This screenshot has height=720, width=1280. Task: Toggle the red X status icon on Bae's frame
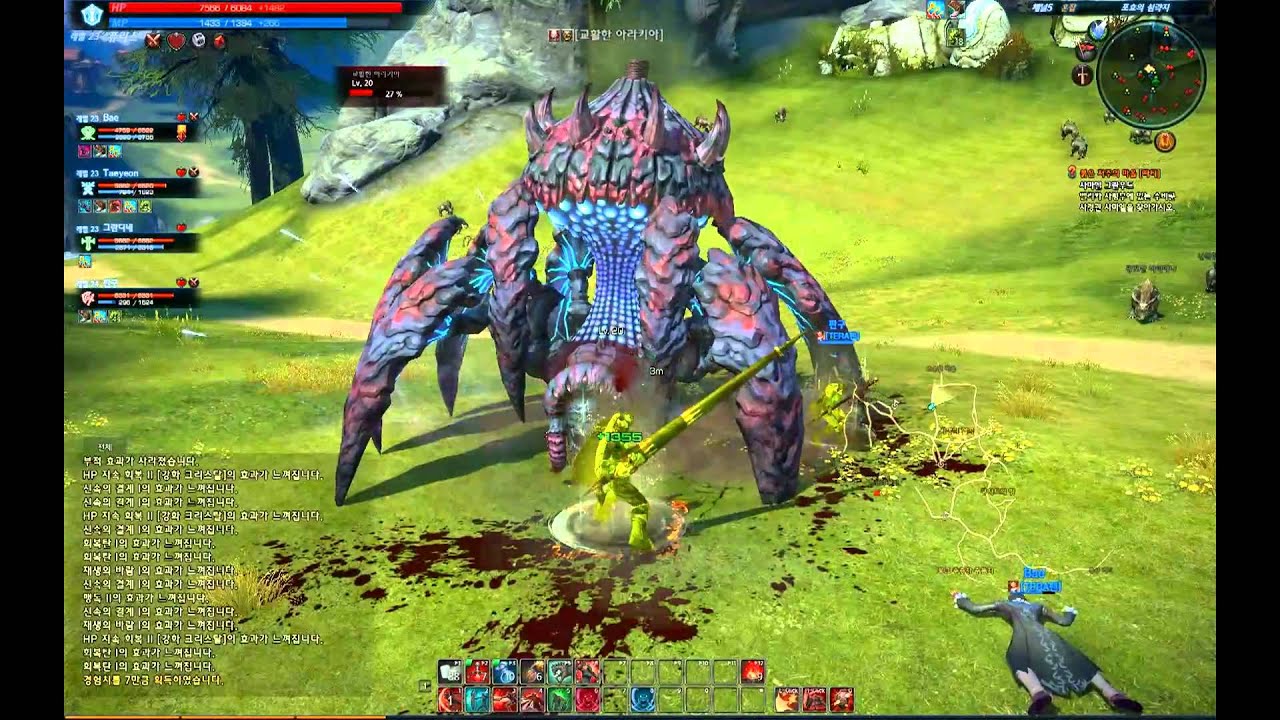194,117
